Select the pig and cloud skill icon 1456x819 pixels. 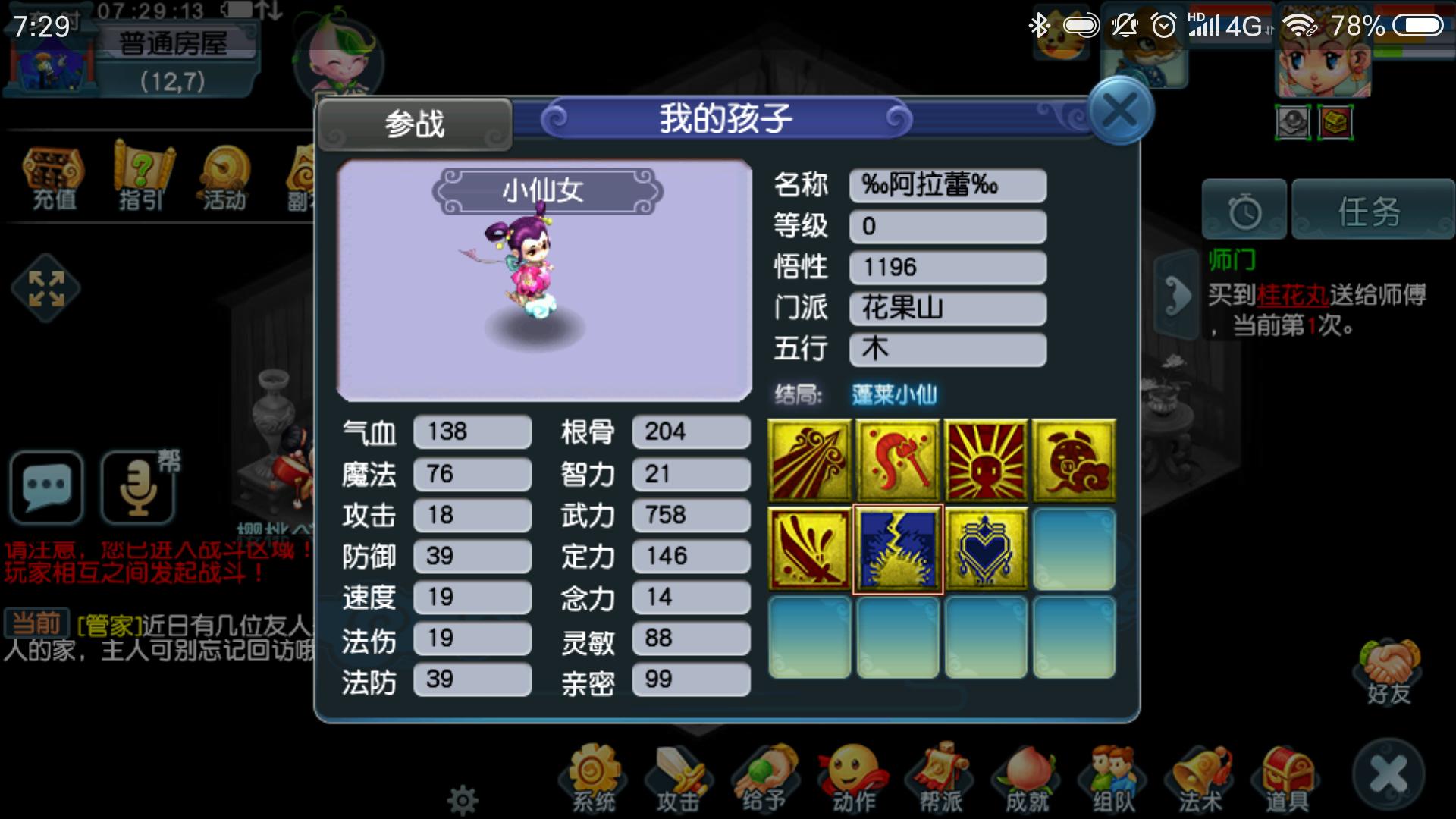point(1074,460)
